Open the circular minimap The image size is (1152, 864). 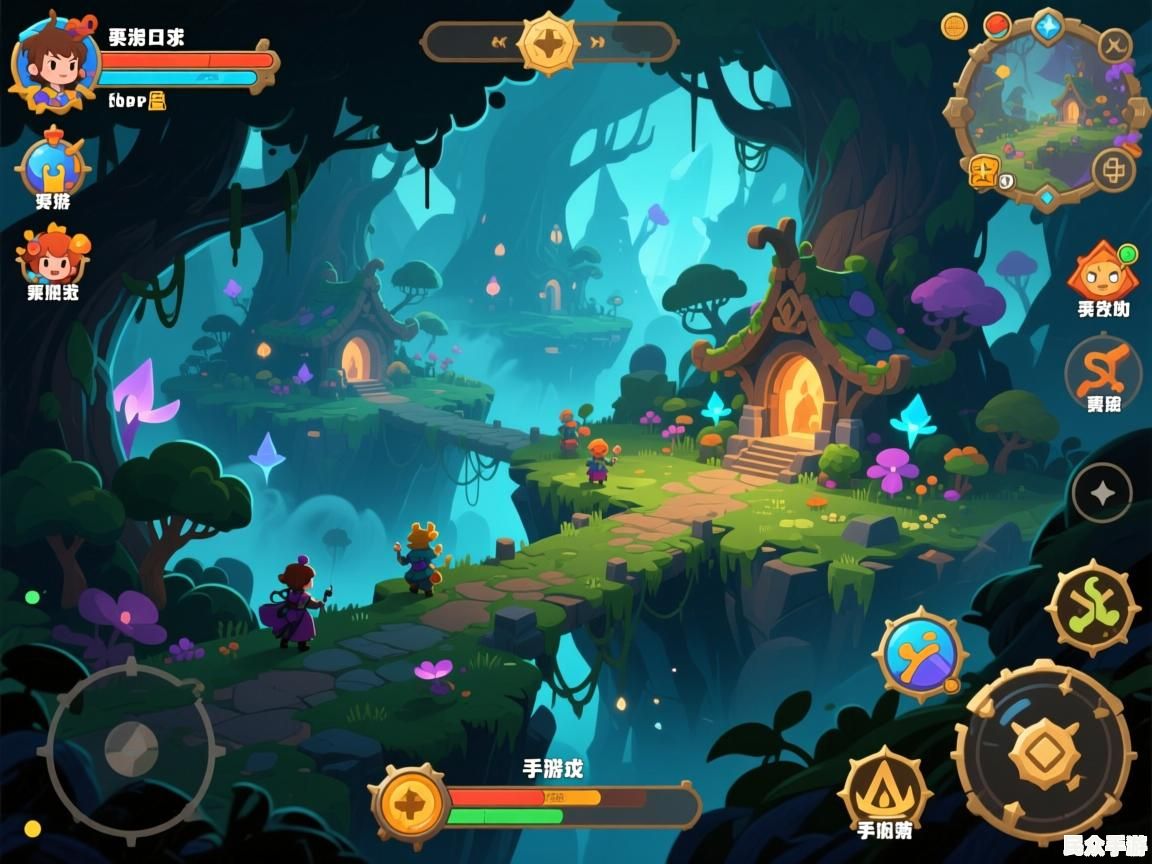(1047, 110)
